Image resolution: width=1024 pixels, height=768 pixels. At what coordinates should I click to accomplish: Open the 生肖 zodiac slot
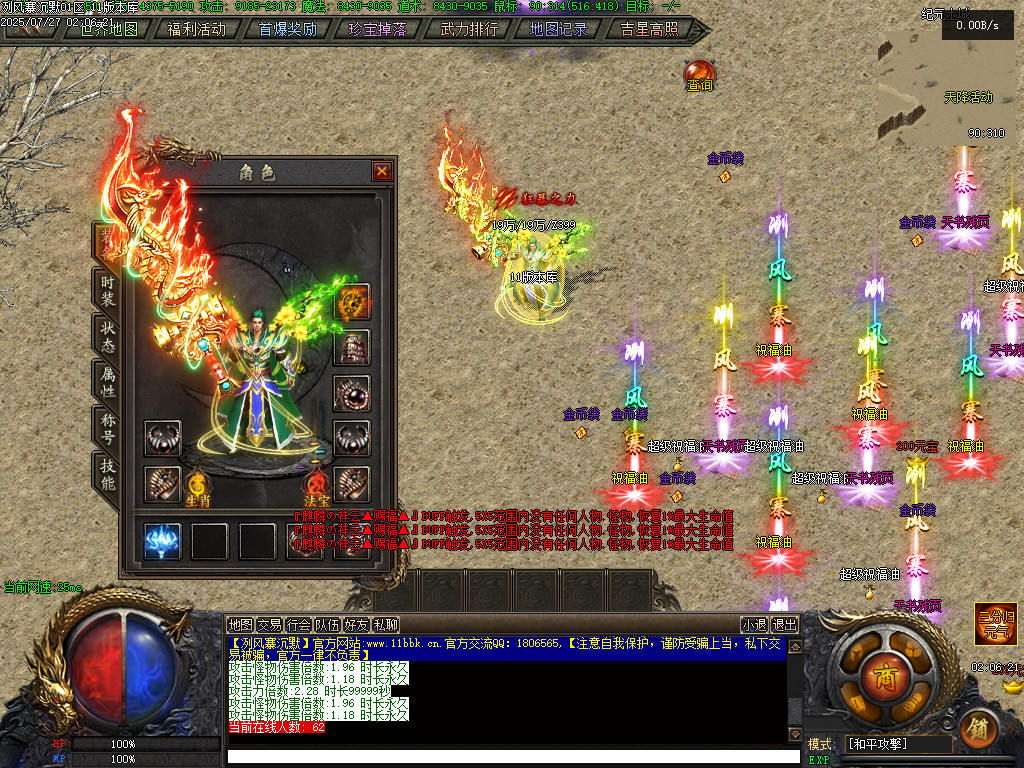point(197,488)
